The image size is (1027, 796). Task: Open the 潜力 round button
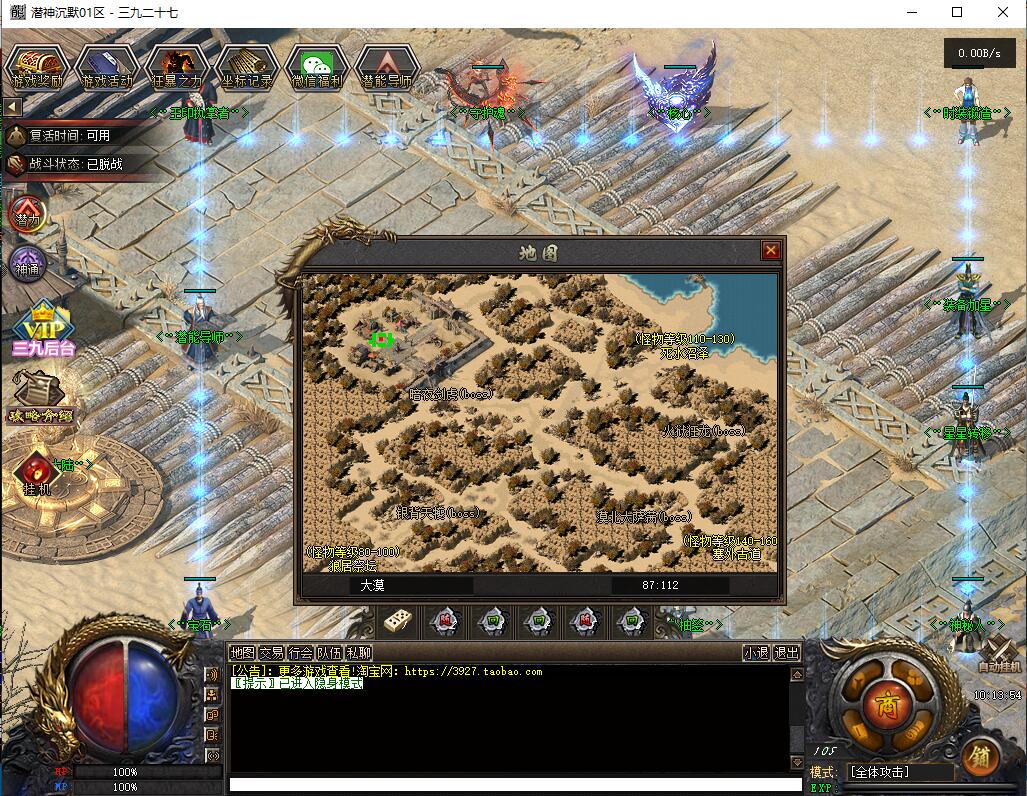[x=28, y=213]
